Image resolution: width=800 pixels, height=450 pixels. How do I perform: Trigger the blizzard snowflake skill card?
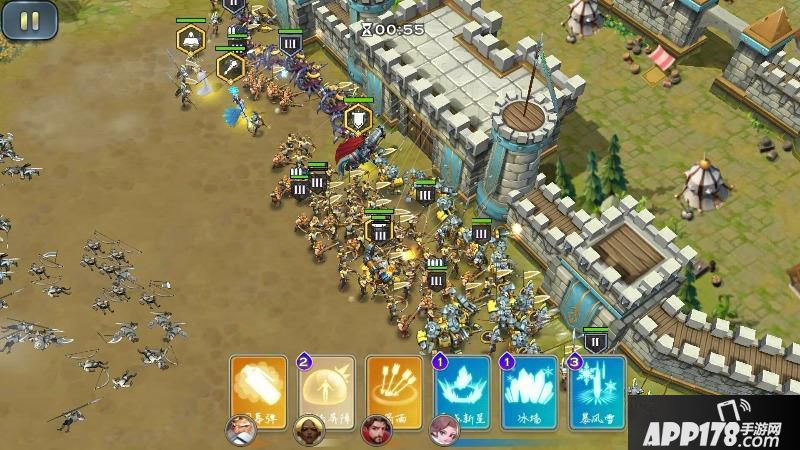[598, 384]
